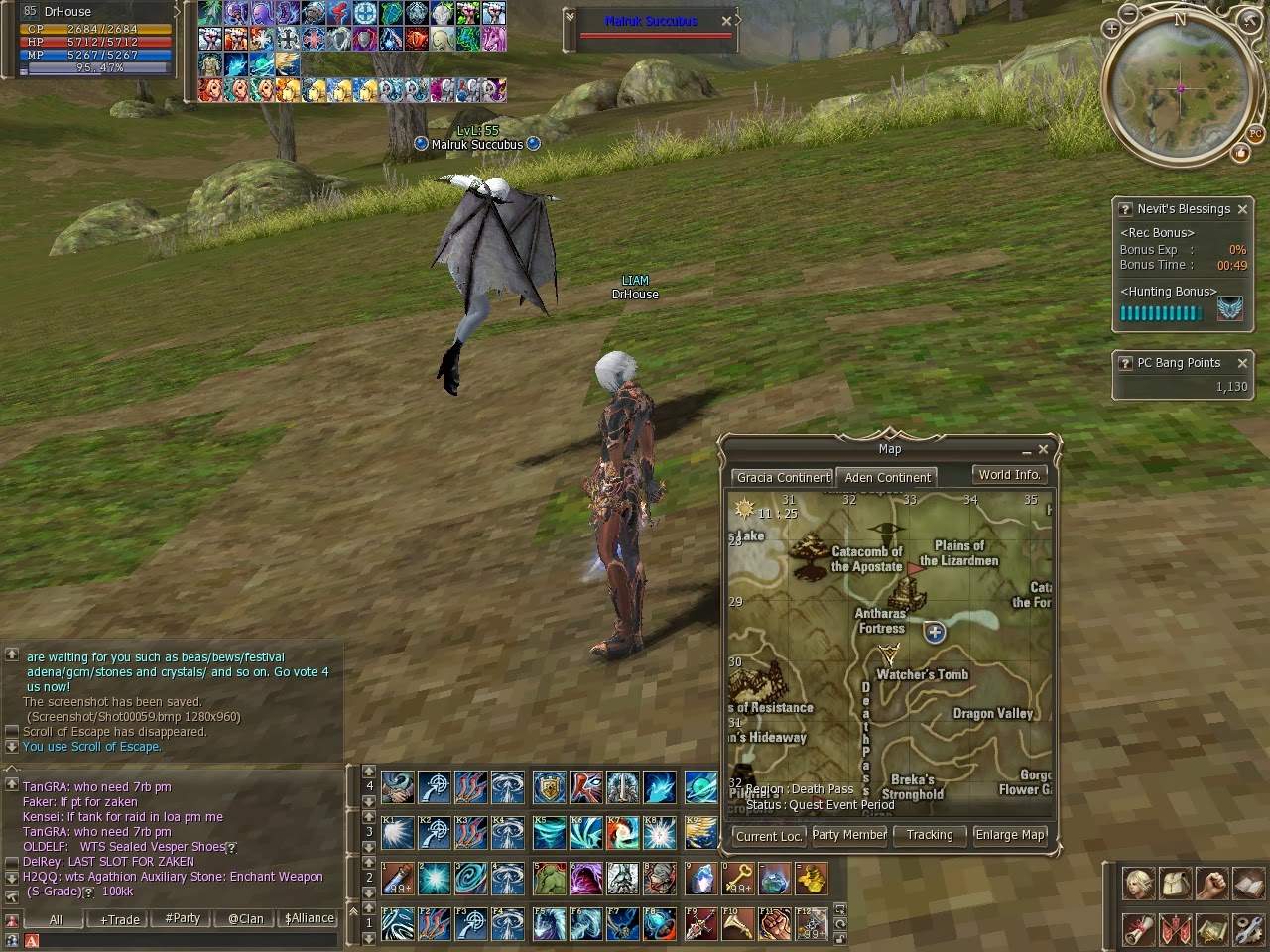
Task: Open the Actions menu fist icon
Action: coord(1211,884)
